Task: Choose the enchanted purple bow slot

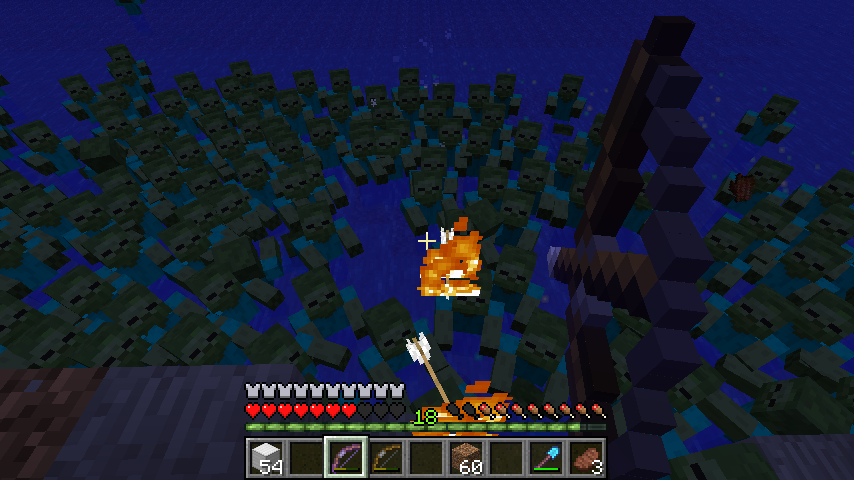Action: click(346, 458)
